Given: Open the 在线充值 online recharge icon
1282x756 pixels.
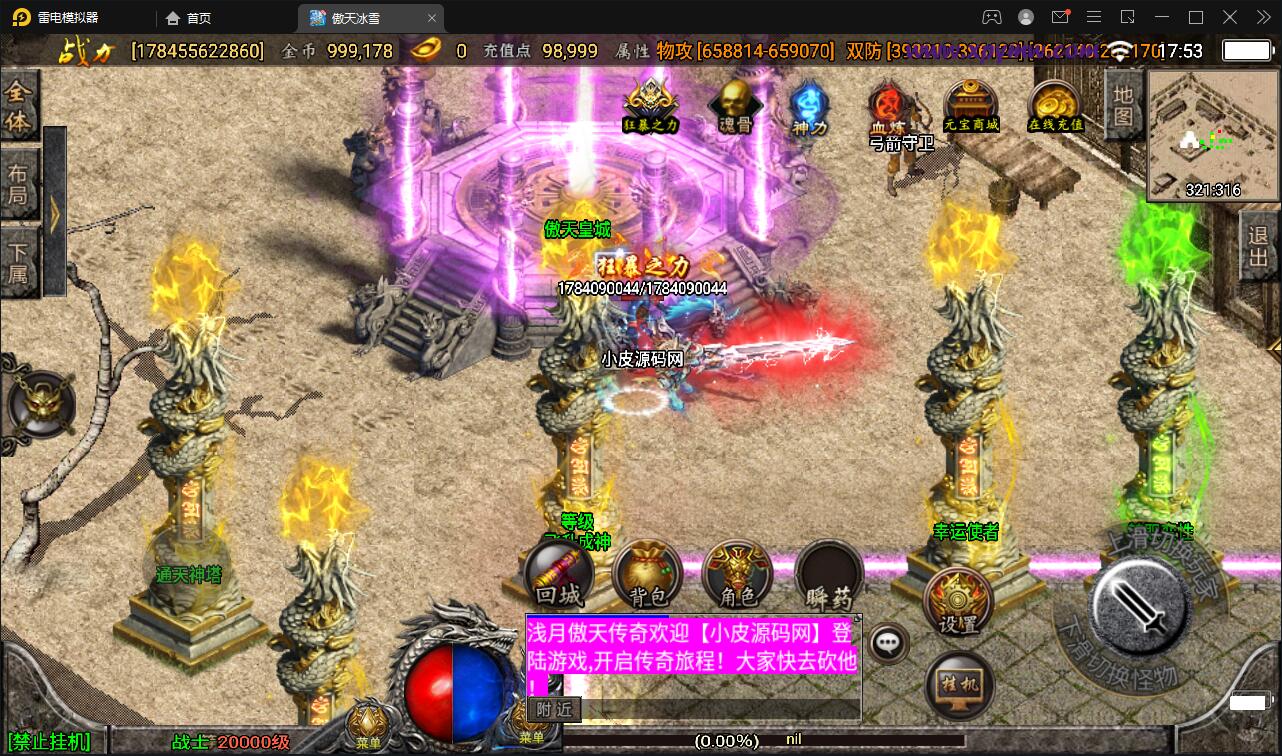Looking at the screenshot, I should [x=1056, y=106].
